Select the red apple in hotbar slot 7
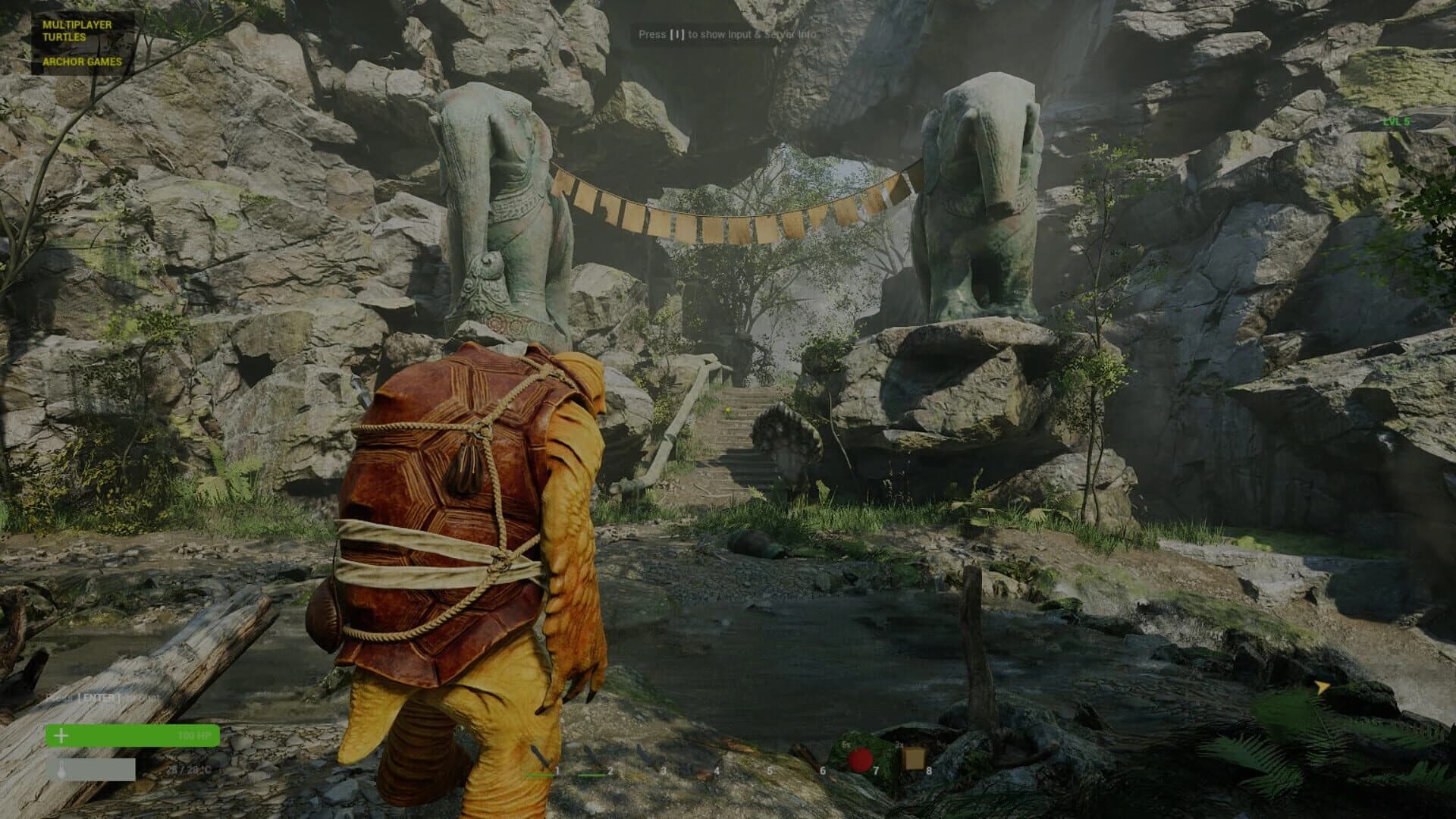 [860, 759]
